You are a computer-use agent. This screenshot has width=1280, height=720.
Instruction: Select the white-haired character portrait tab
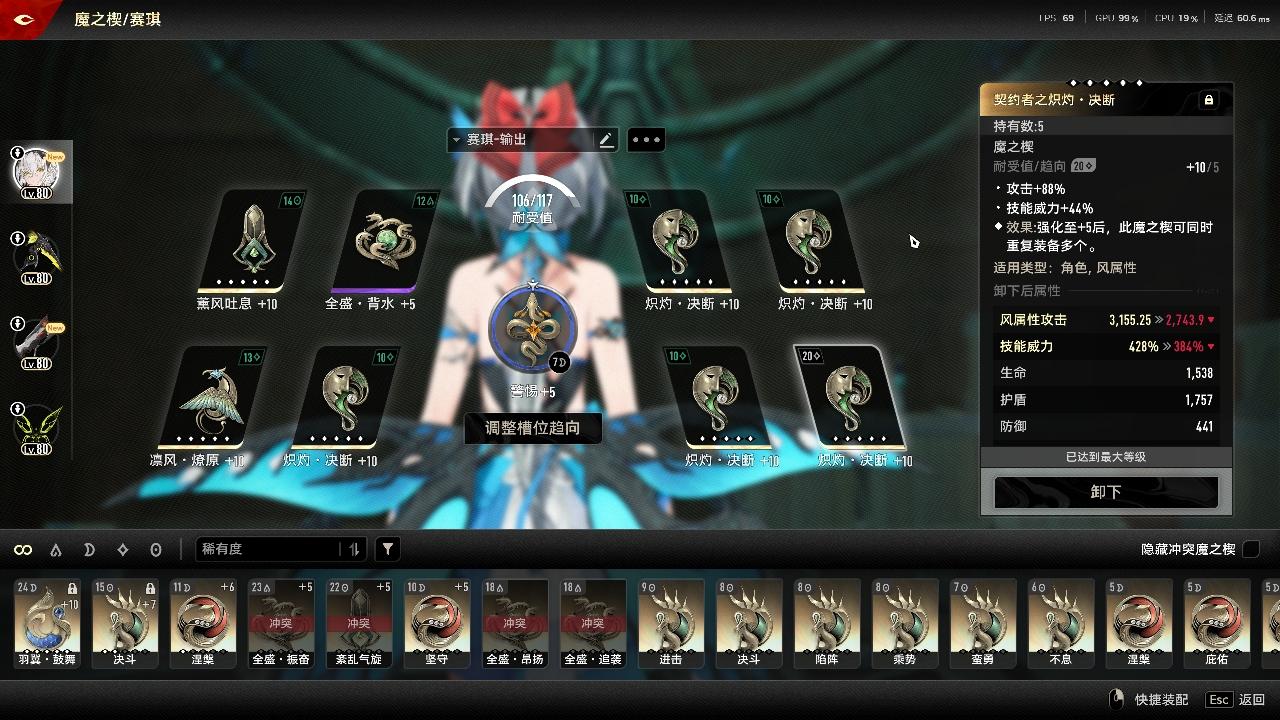(x=36, y=172)
